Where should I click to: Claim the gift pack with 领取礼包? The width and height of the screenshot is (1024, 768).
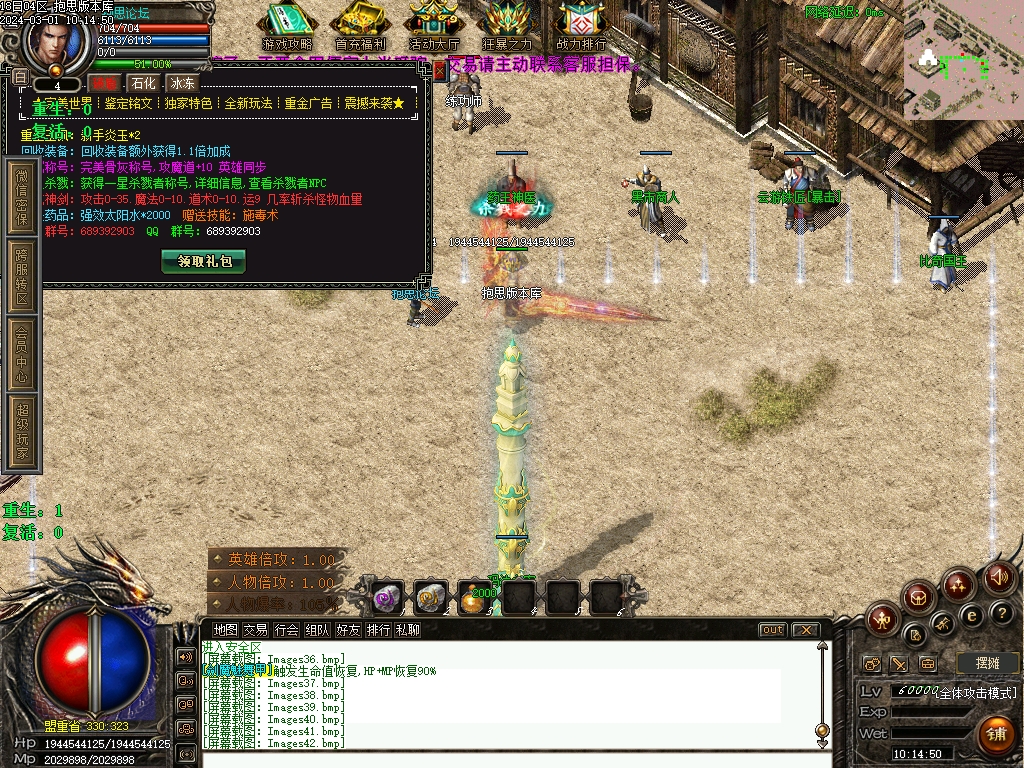[x=203, y=261]
